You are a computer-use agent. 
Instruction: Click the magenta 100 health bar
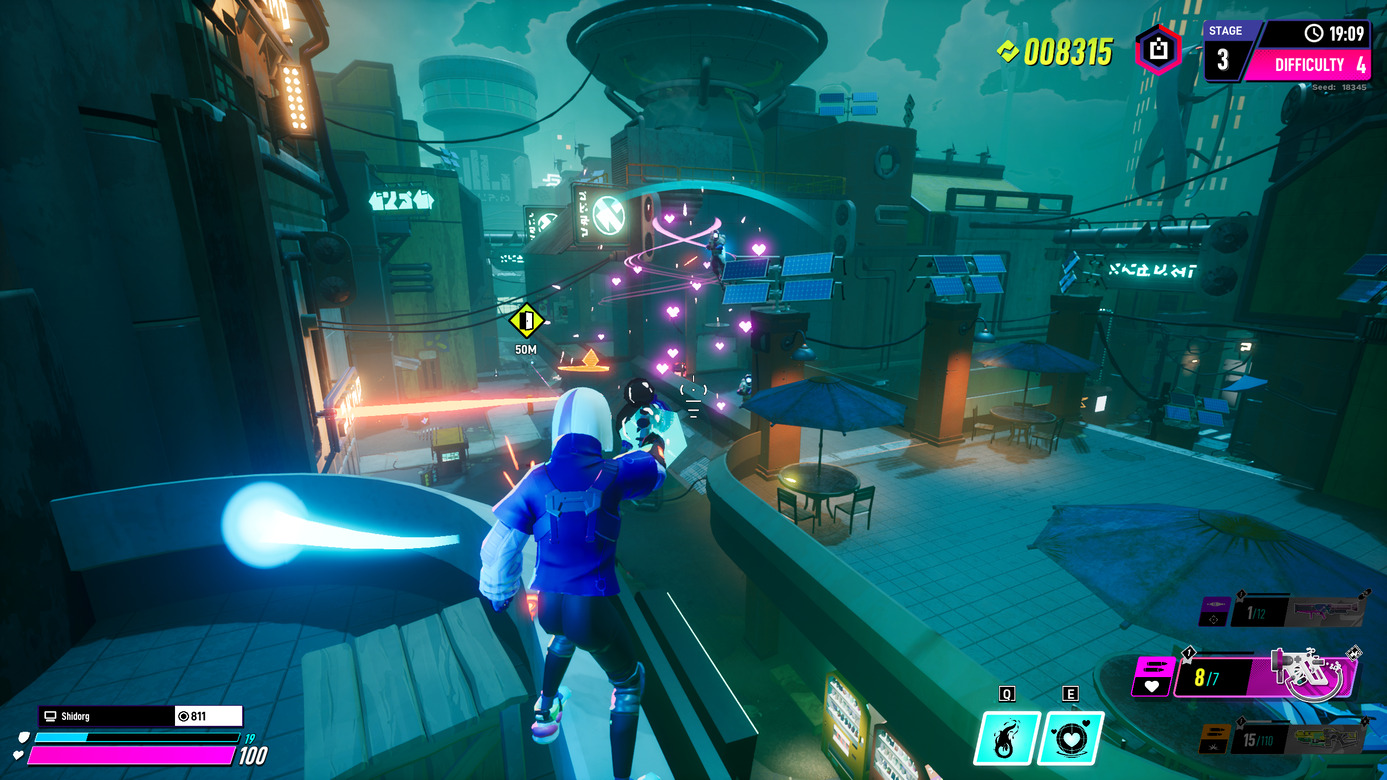tap(130, 754)
